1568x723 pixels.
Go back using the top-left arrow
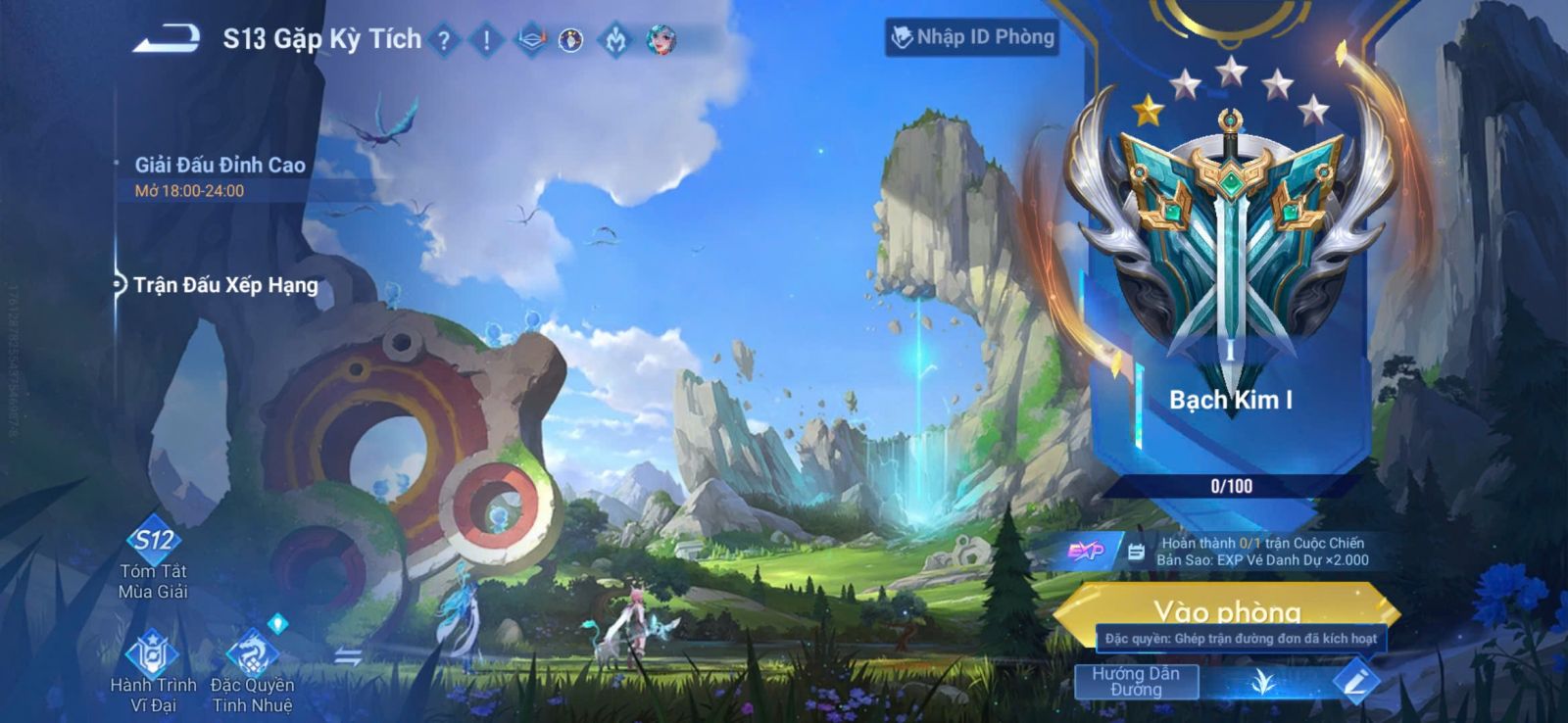(x=167, y=39)
